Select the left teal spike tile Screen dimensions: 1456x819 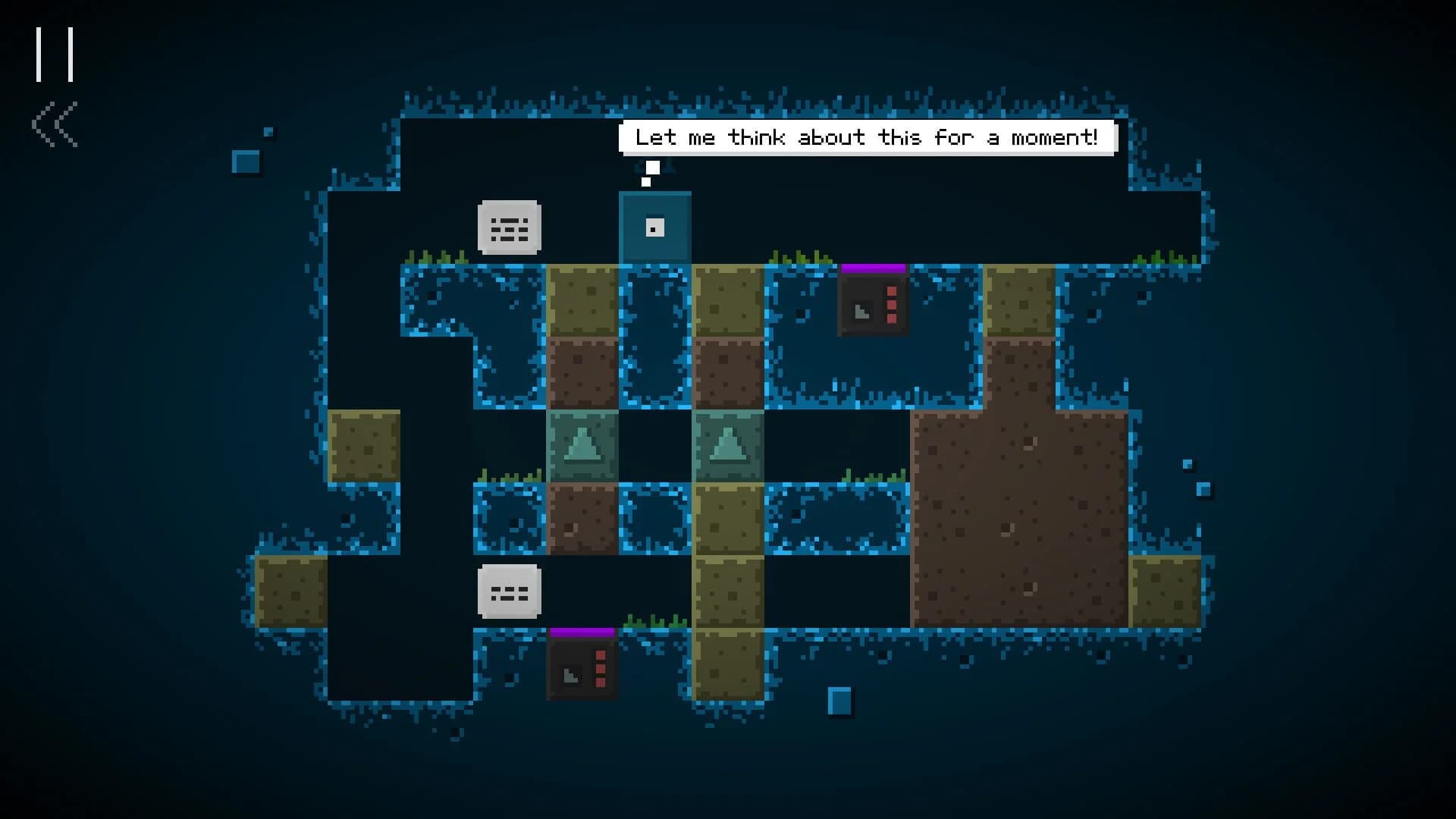(x=582, y=446)
